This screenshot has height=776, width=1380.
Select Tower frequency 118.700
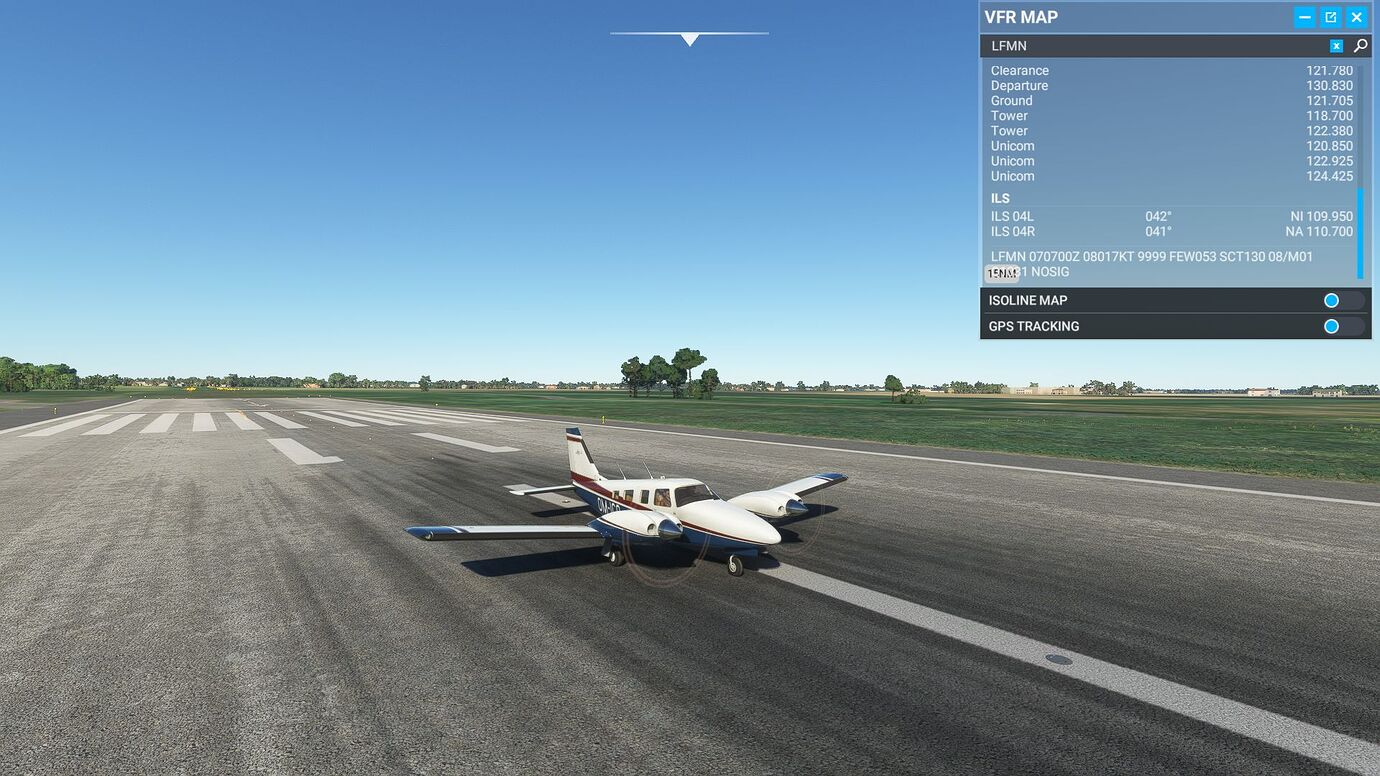pos(1170,115)
